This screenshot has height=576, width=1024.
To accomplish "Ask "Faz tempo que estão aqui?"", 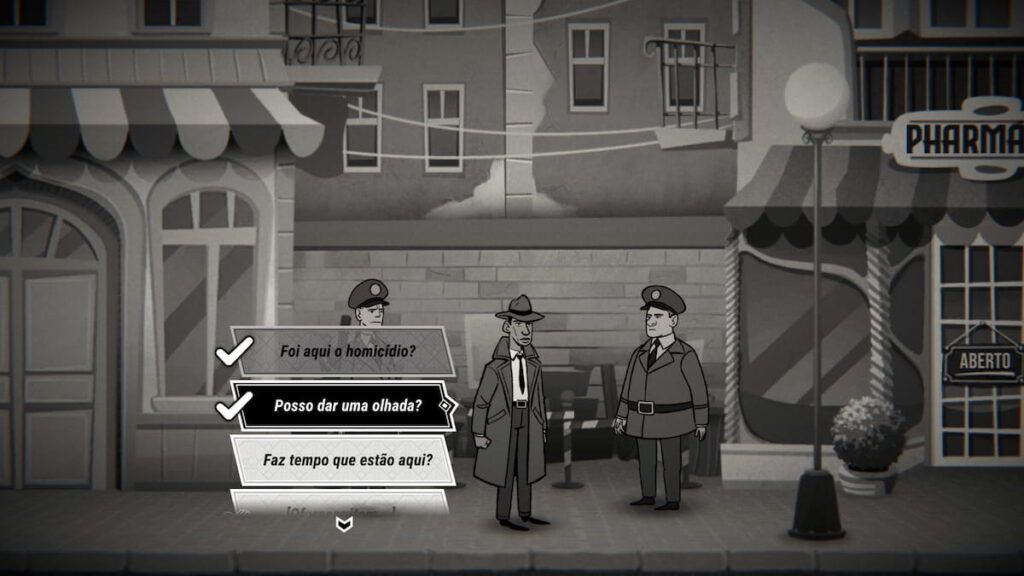I will 347,460.
